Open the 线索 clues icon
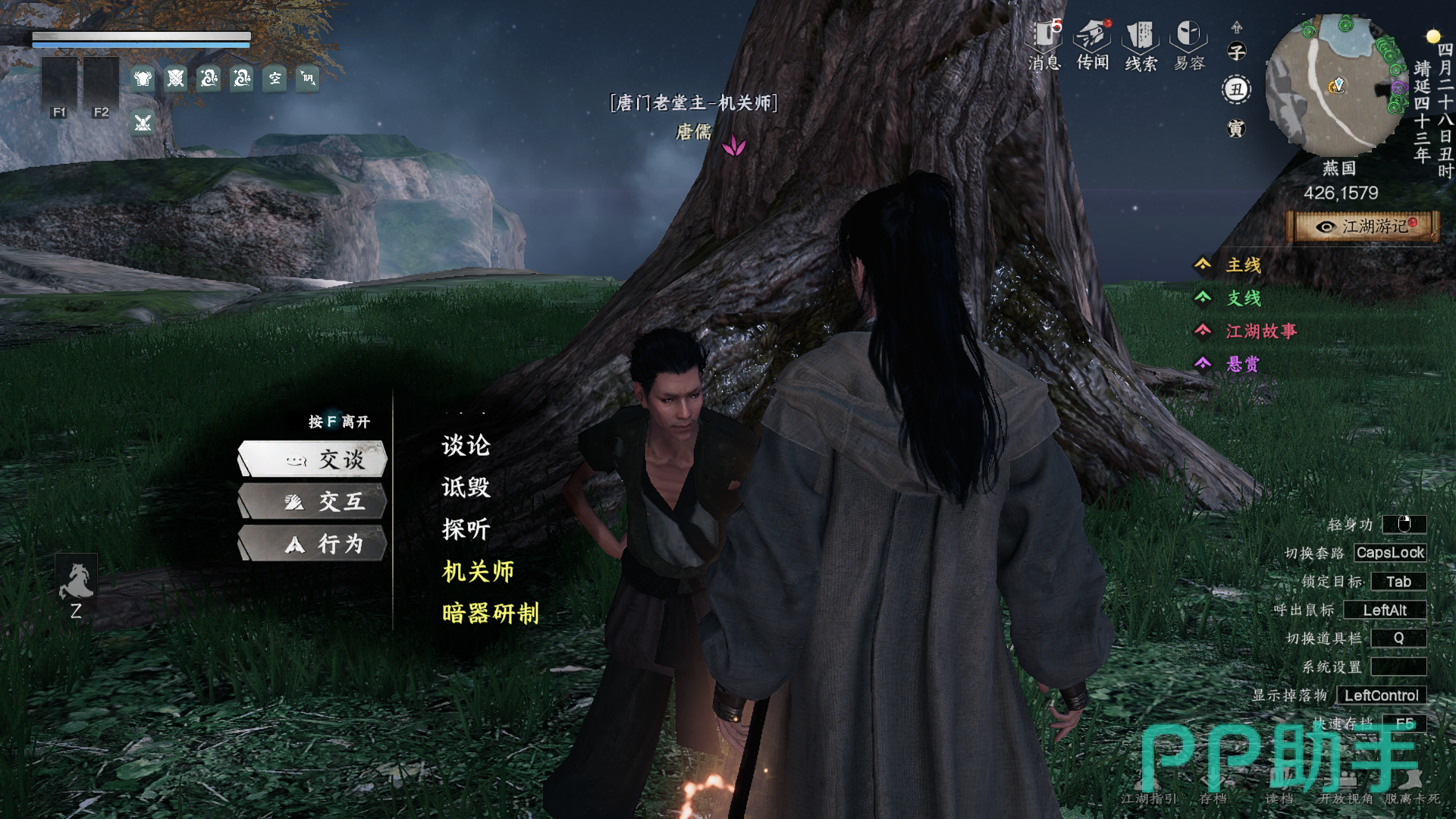The width and height of the screenshot is (1456, 819). coord(1141,45)
